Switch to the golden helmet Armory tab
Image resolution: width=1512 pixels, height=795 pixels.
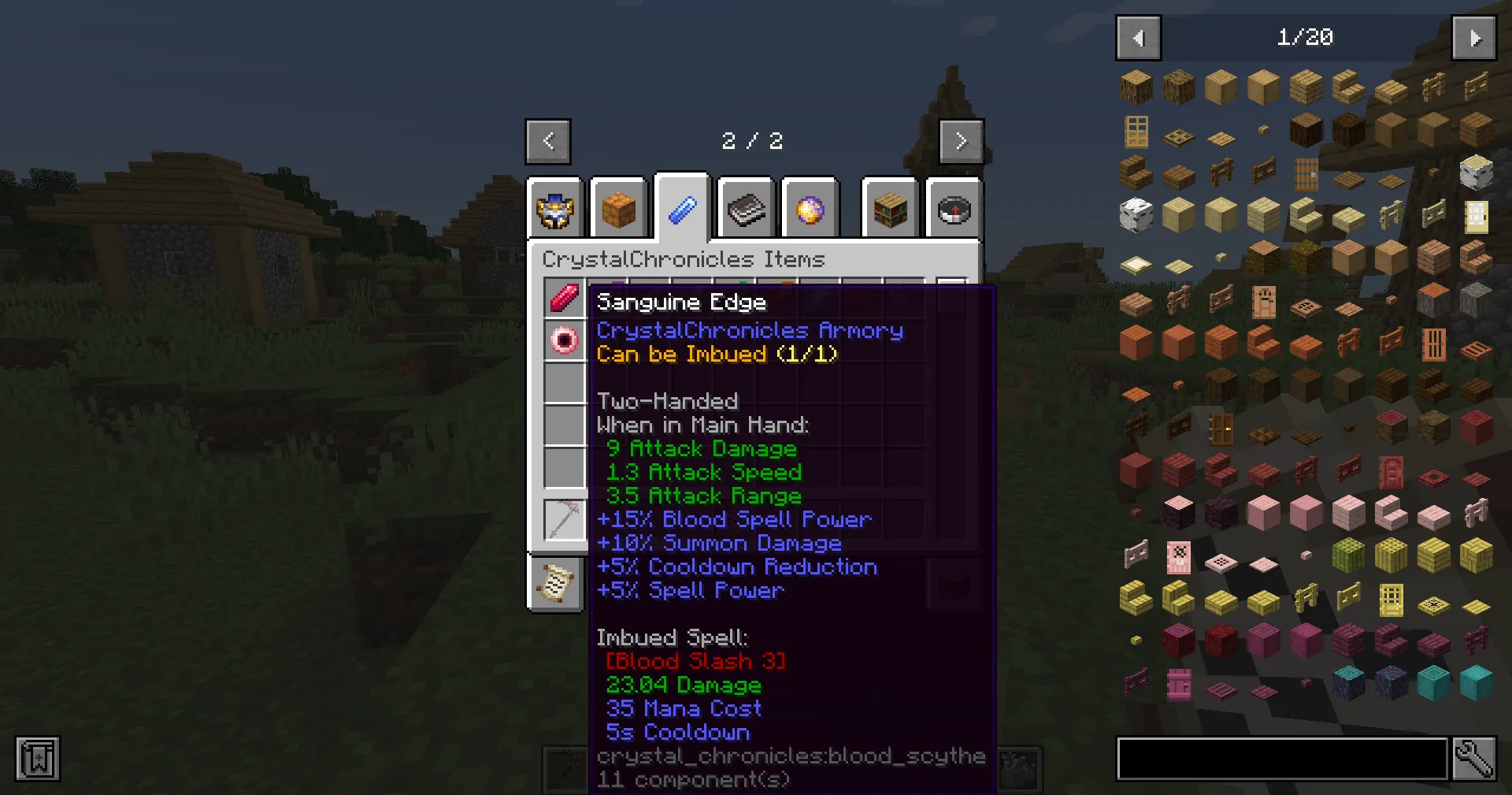tap(555, 209)
